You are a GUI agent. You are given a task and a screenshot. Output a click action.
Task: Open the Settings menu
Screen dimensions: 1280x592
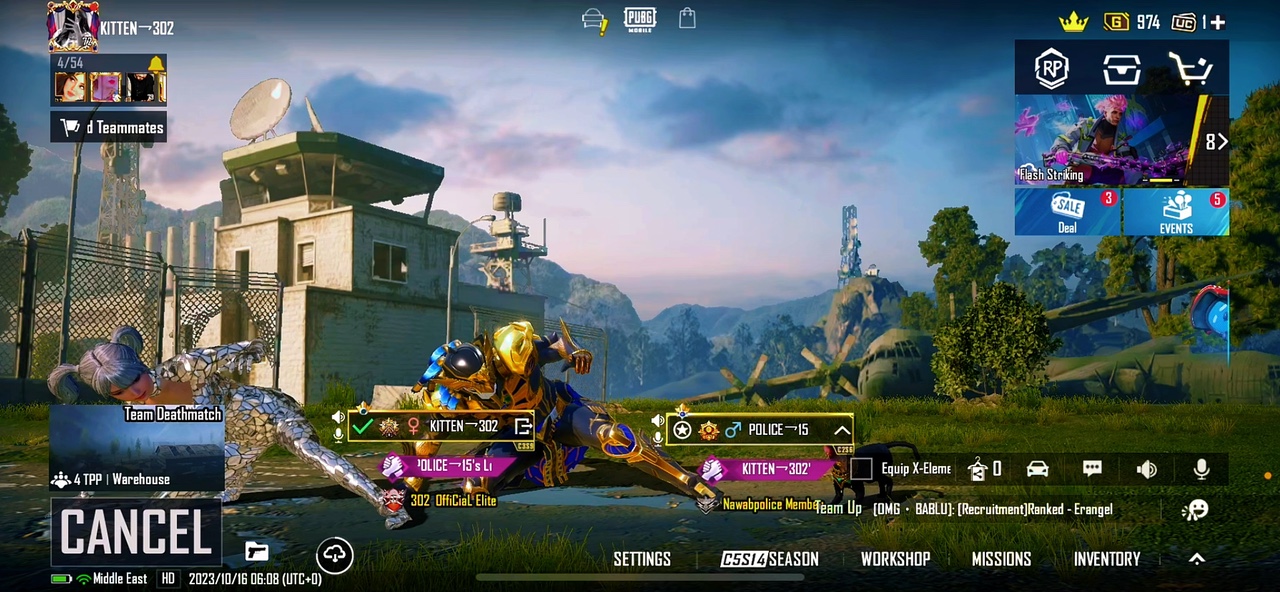pos(642,559)
